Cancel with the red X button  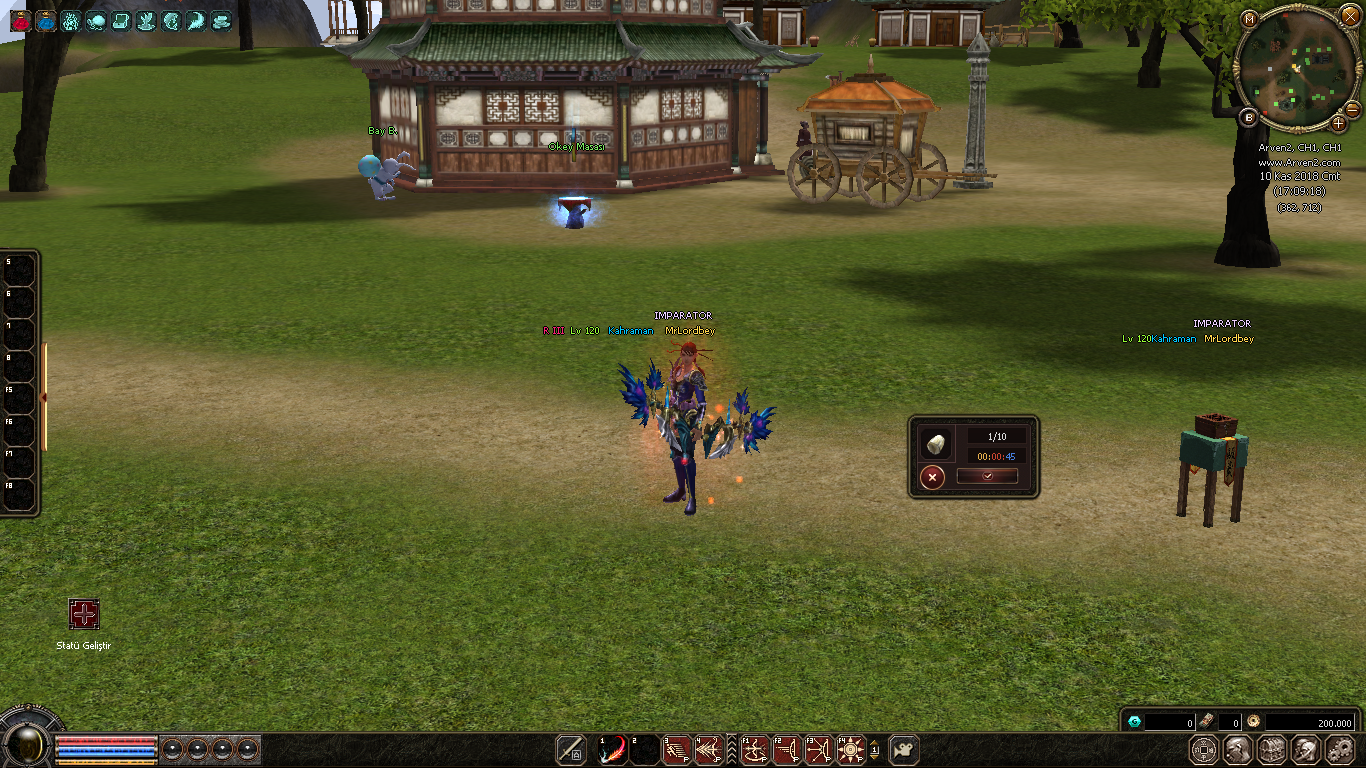pyautogui.click(x=932, y=477)
